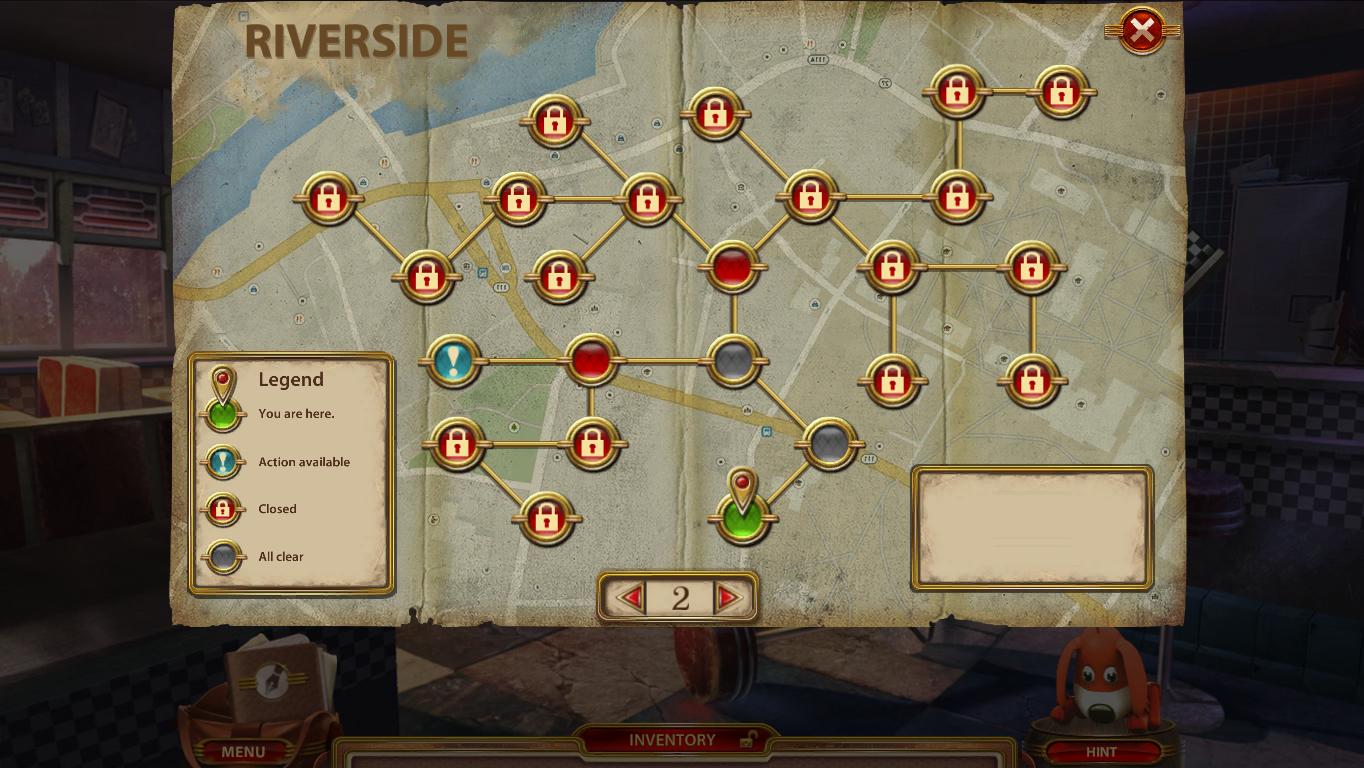Open the locked location at the top-right map corner
The height and width of the screenshot is (768, 1364).
pos(1059,92)
